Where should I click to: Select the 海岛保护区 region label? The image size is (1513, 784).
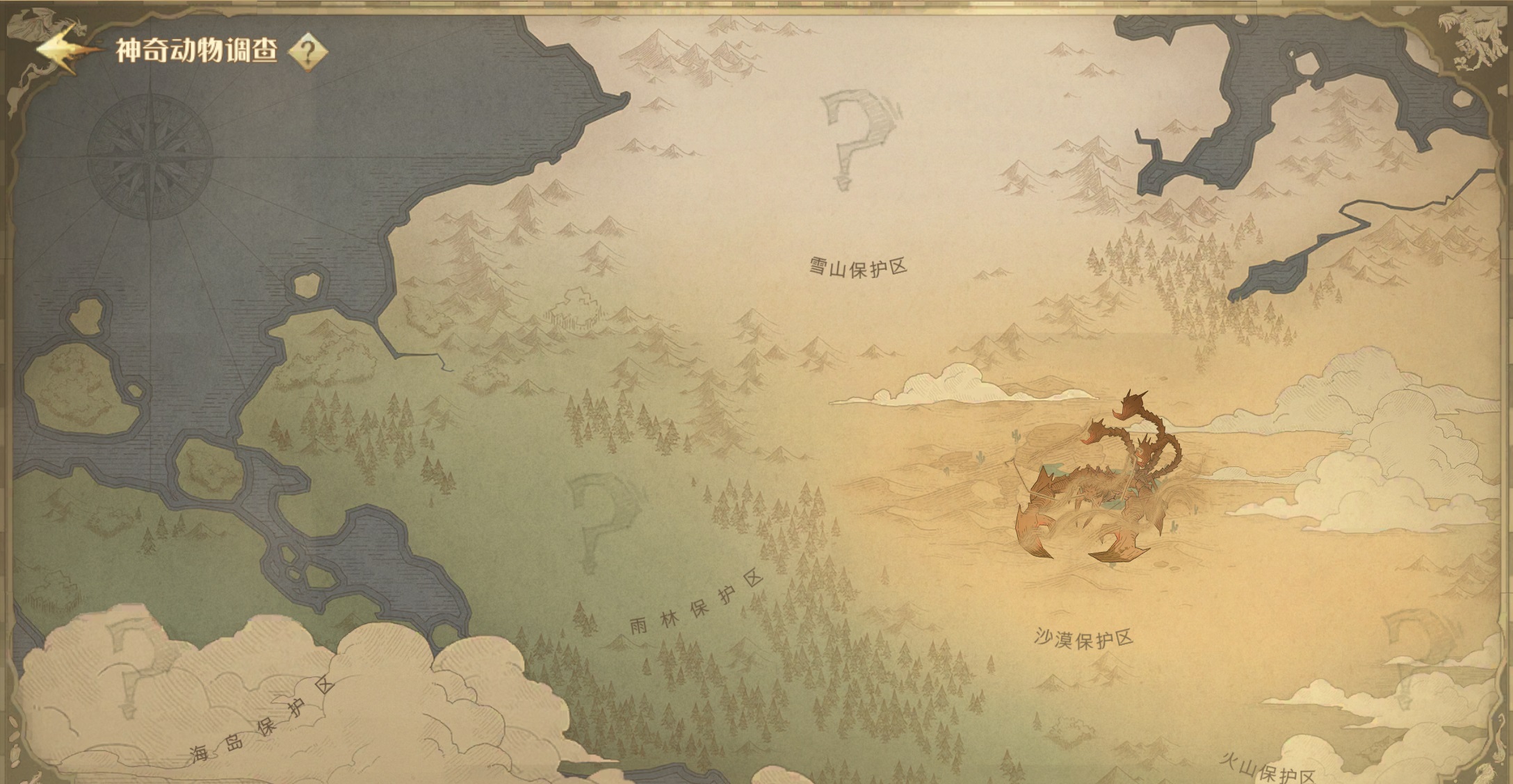[x=262, y=721]
